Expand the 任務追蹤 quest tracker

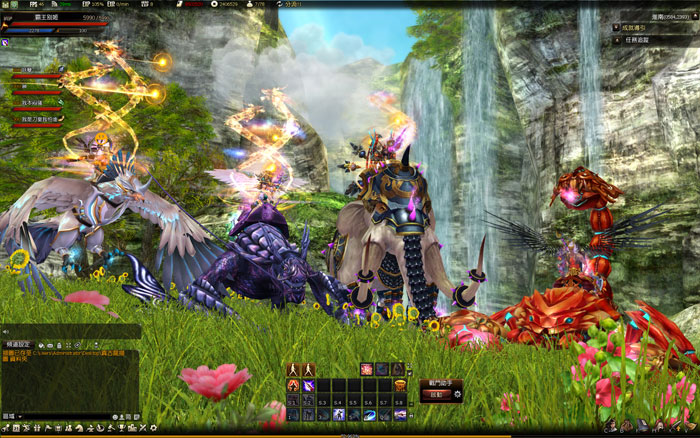click(615, 41)
